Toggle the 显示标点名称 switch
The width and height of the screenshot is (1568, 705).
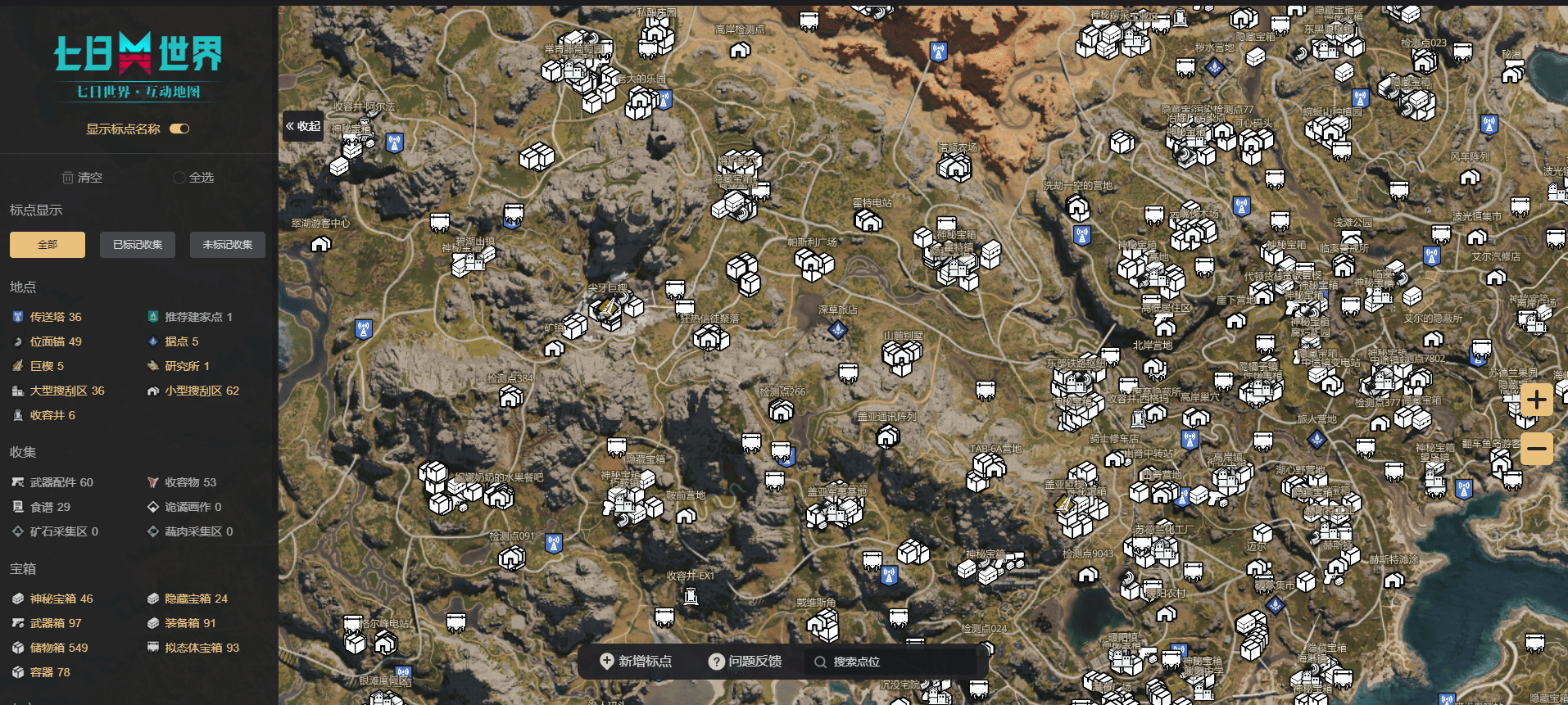(x=179, y=129)
